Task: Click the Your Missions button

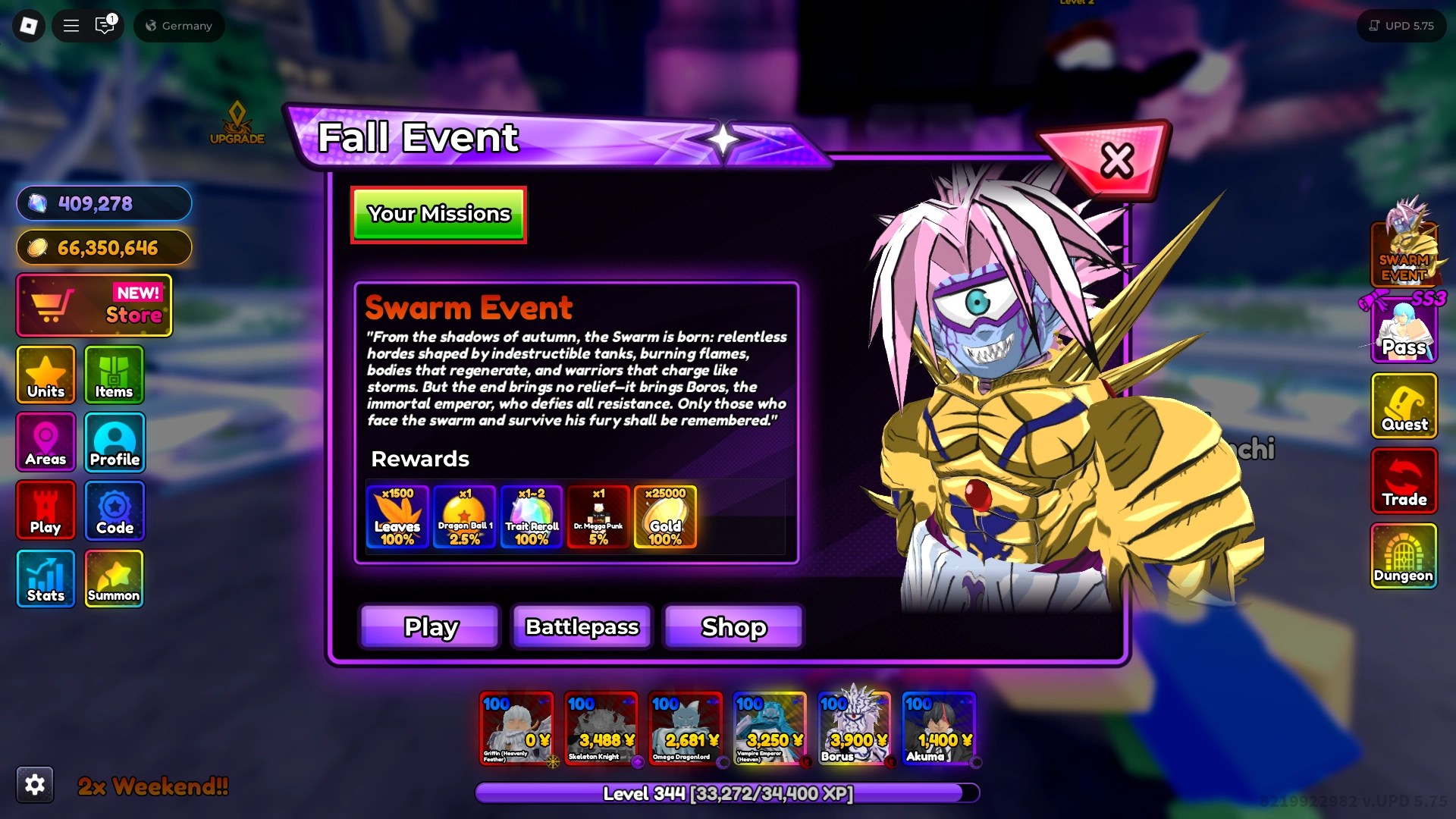Action: pyautogui.click(x=438, y=215)
